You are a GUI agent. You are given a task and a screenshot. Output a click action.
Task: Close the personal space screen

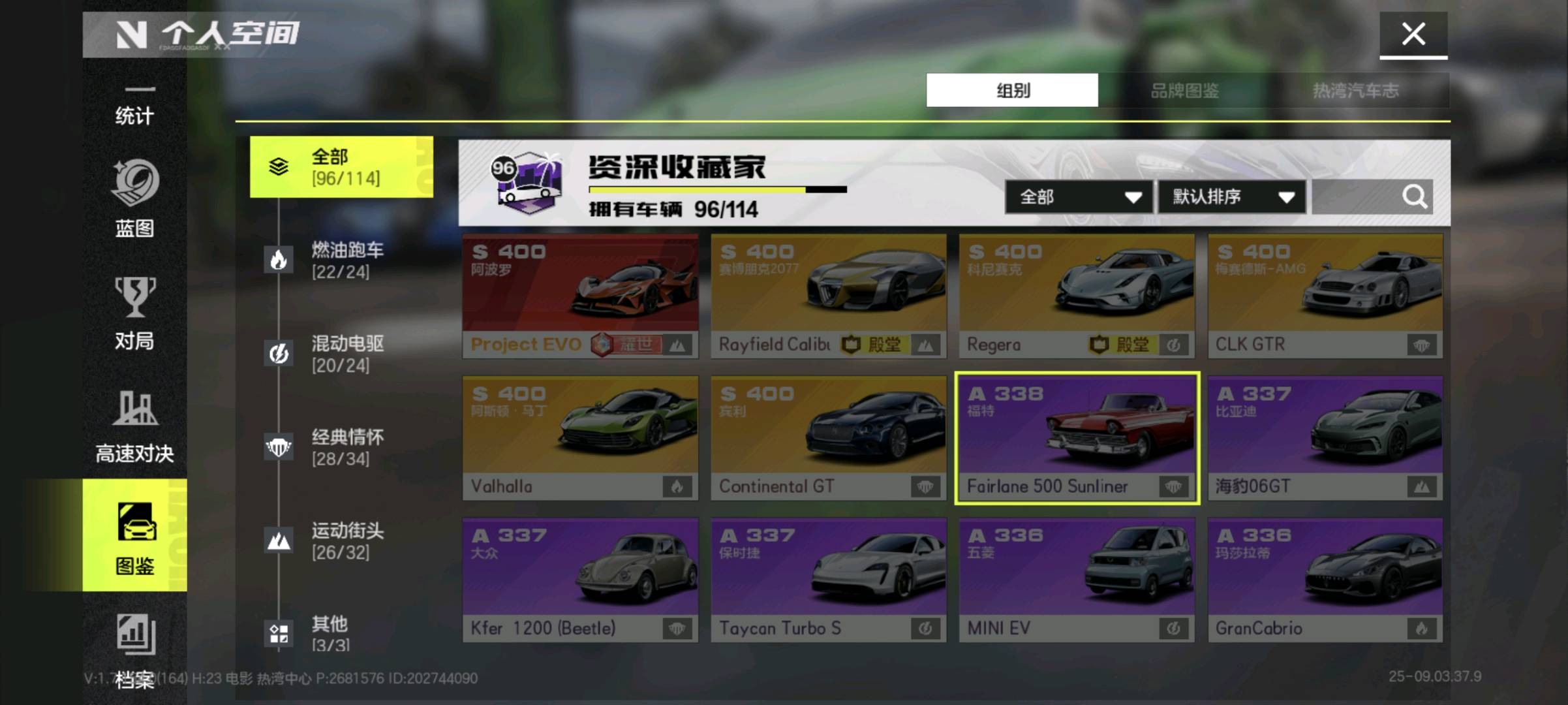pyautogui.click(x=1413, y=34)
